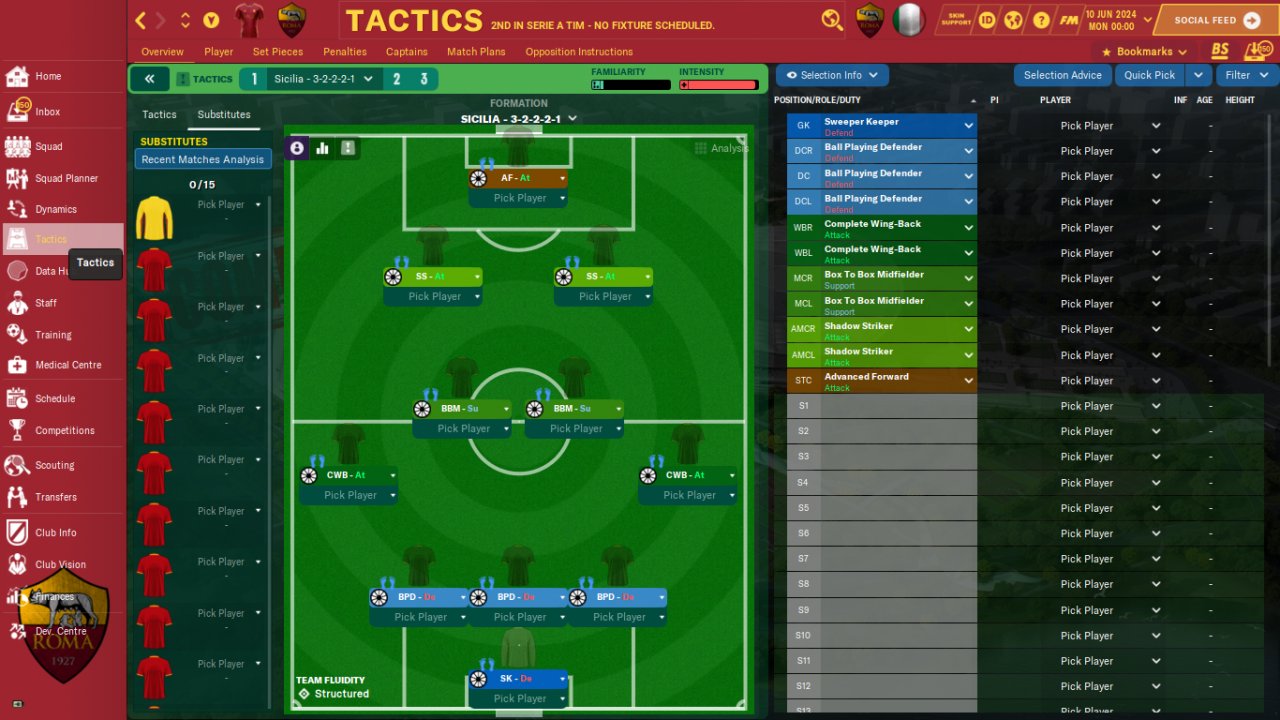Image resolution: width=1280 pixels, height=720 pixels.
Task: Change the Sweeper Keeper role dropdown
Action: [968, 126]
